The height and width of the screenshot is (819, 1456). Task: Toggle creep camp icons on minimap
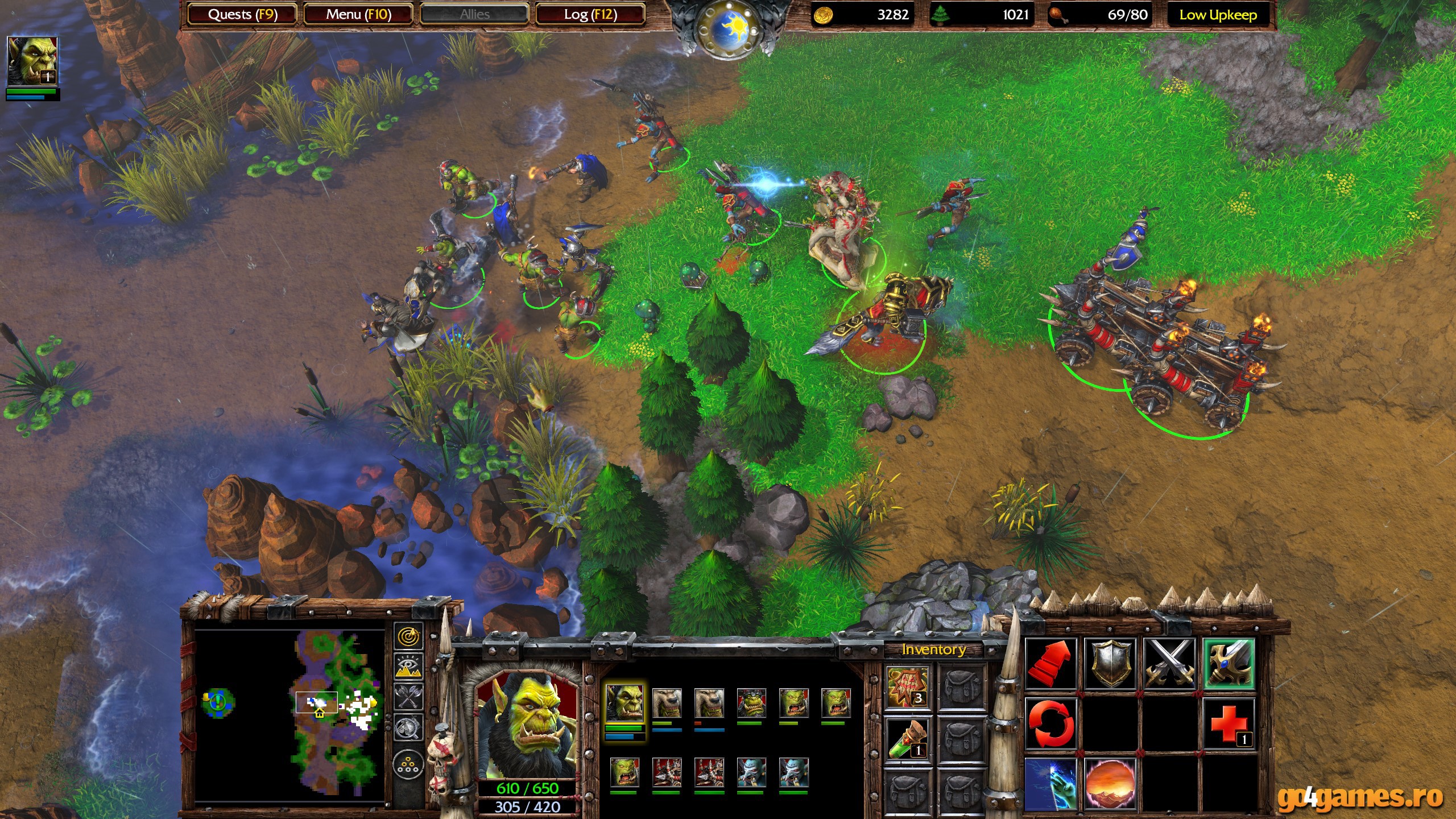coord(408,727)
